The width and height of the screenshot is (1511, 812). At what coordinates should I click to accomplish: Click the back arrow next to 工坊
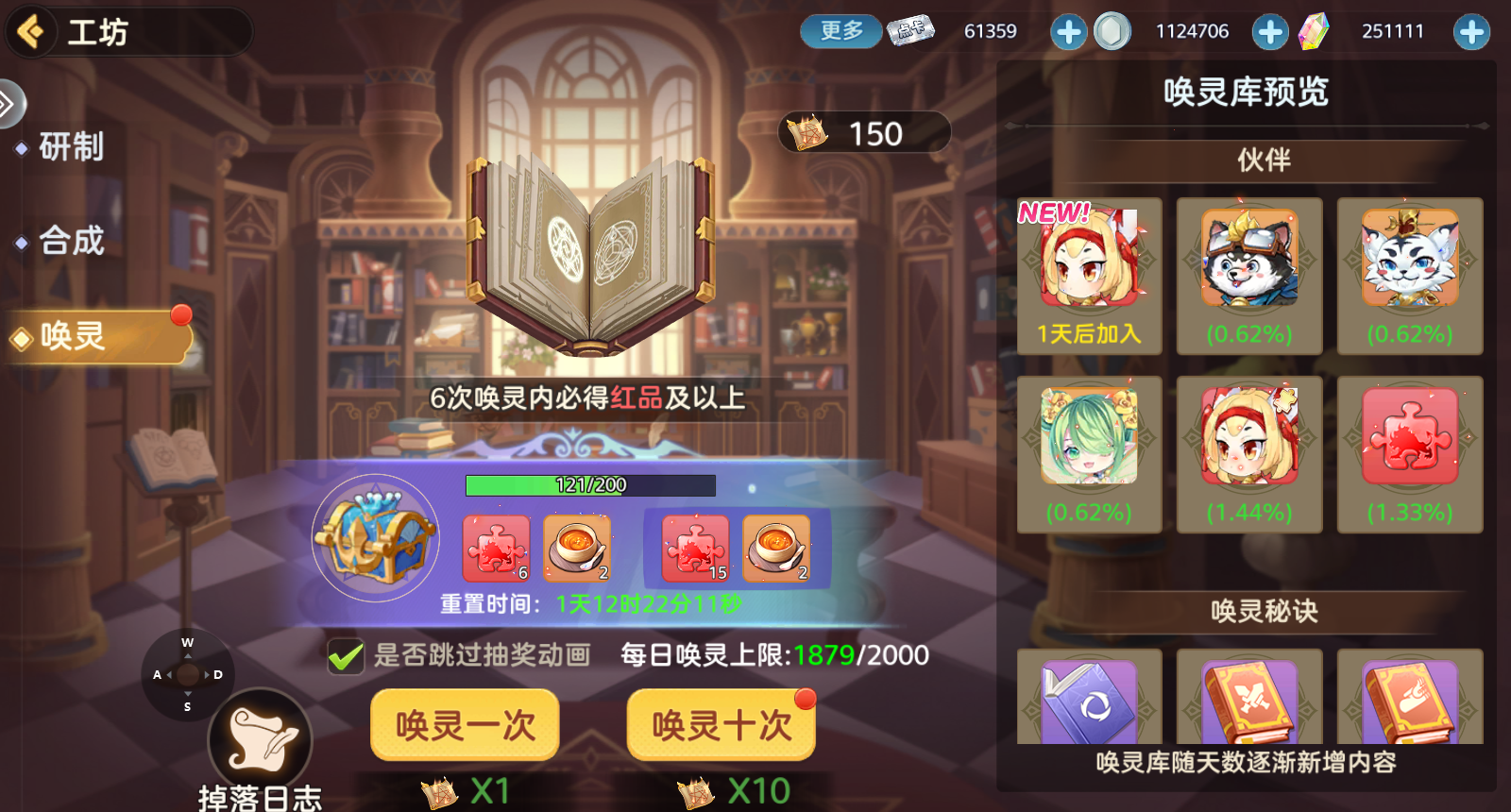click(31, 31)
